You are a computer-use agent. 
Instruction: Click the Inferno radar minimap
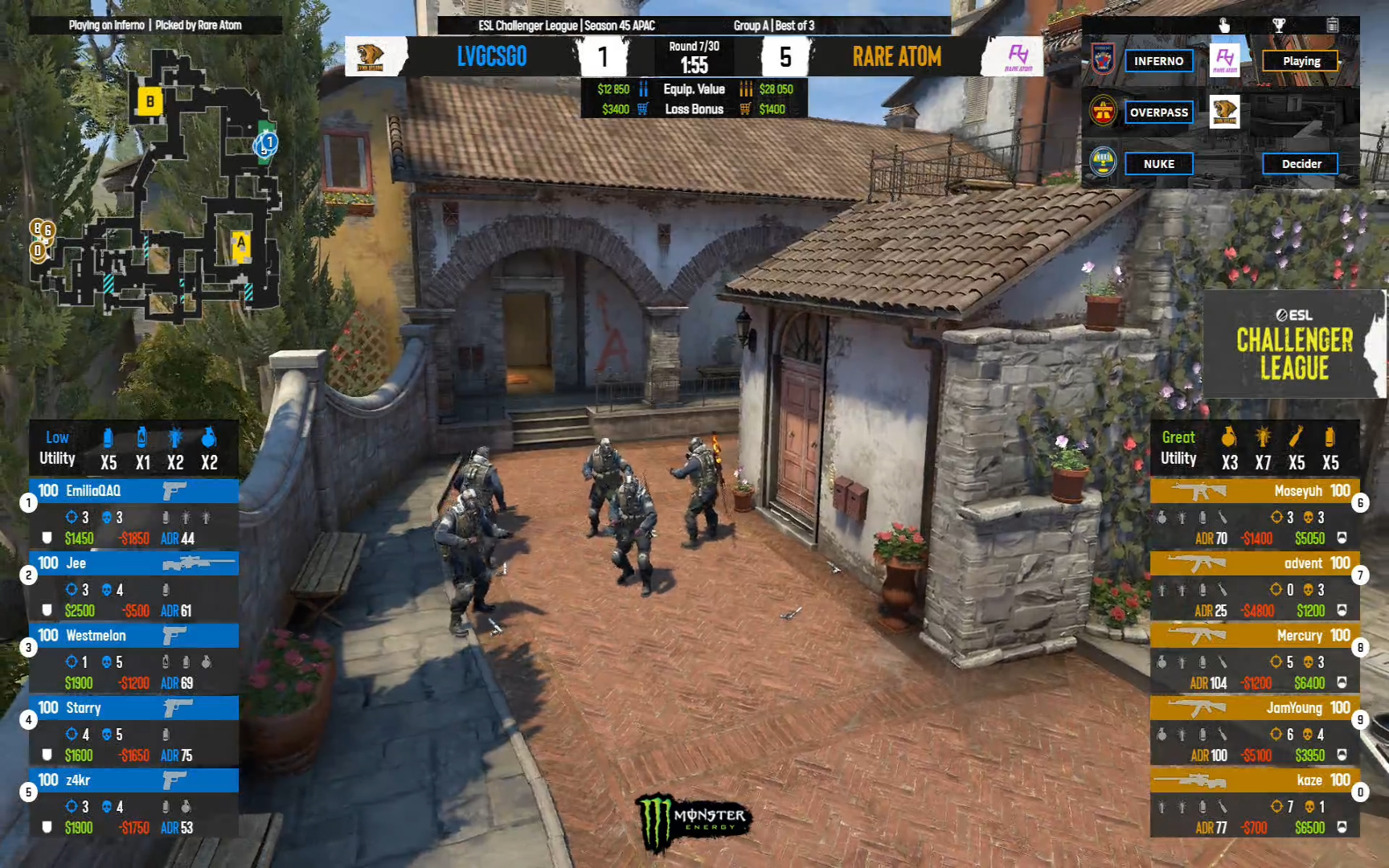[157, 185]
